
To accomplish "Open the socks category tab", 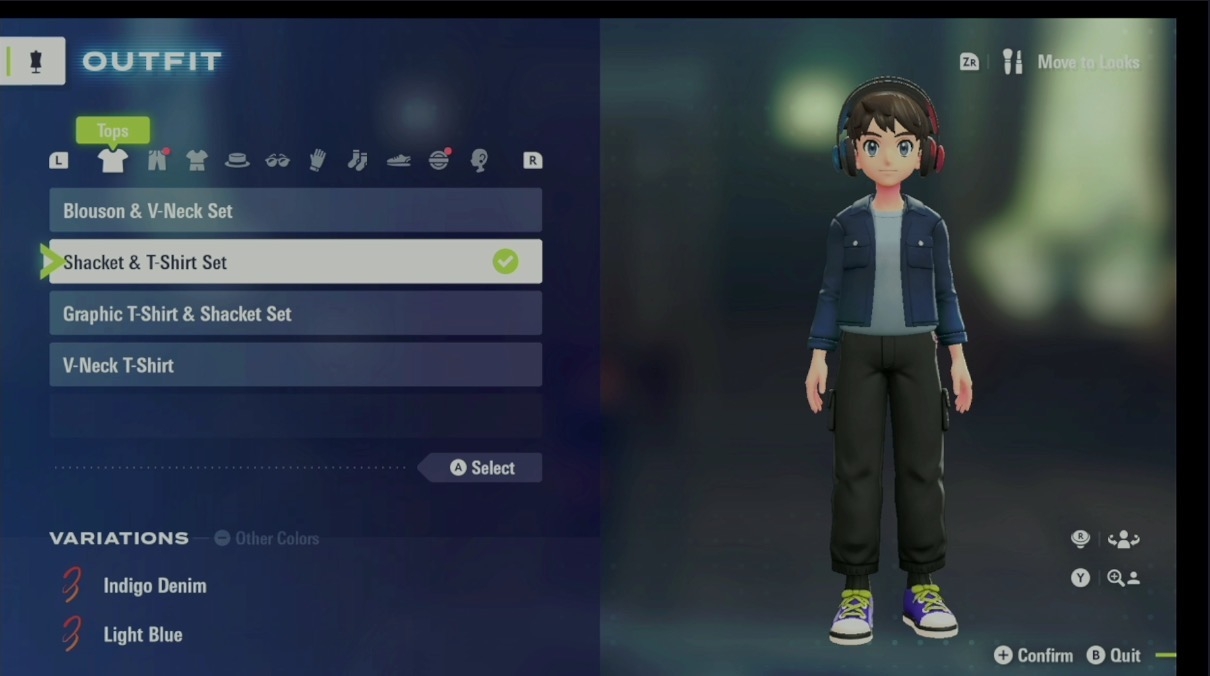I will coord(358,160).
